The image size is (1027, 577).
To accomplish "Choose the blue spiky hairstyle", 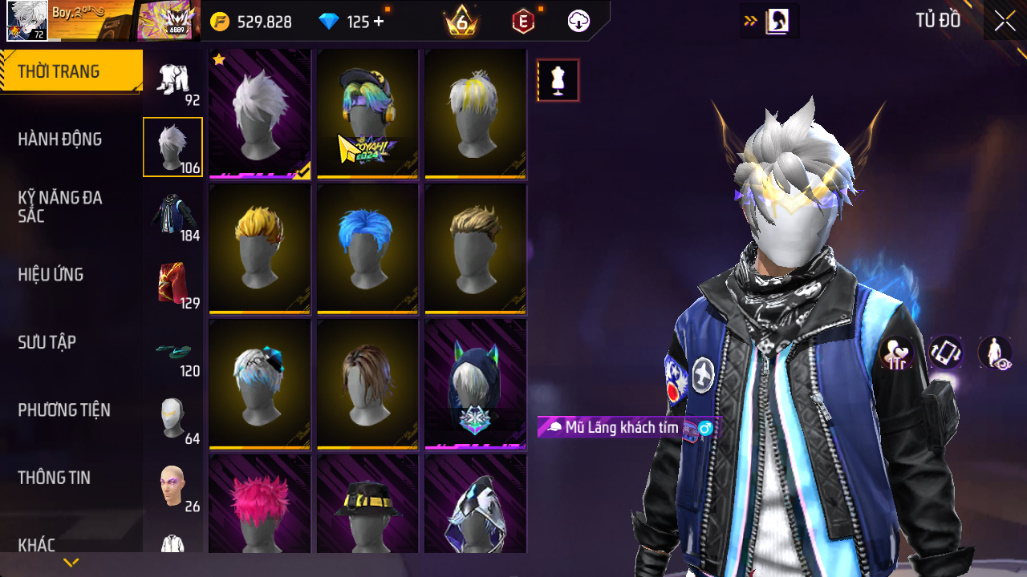I will click(367, 249).
